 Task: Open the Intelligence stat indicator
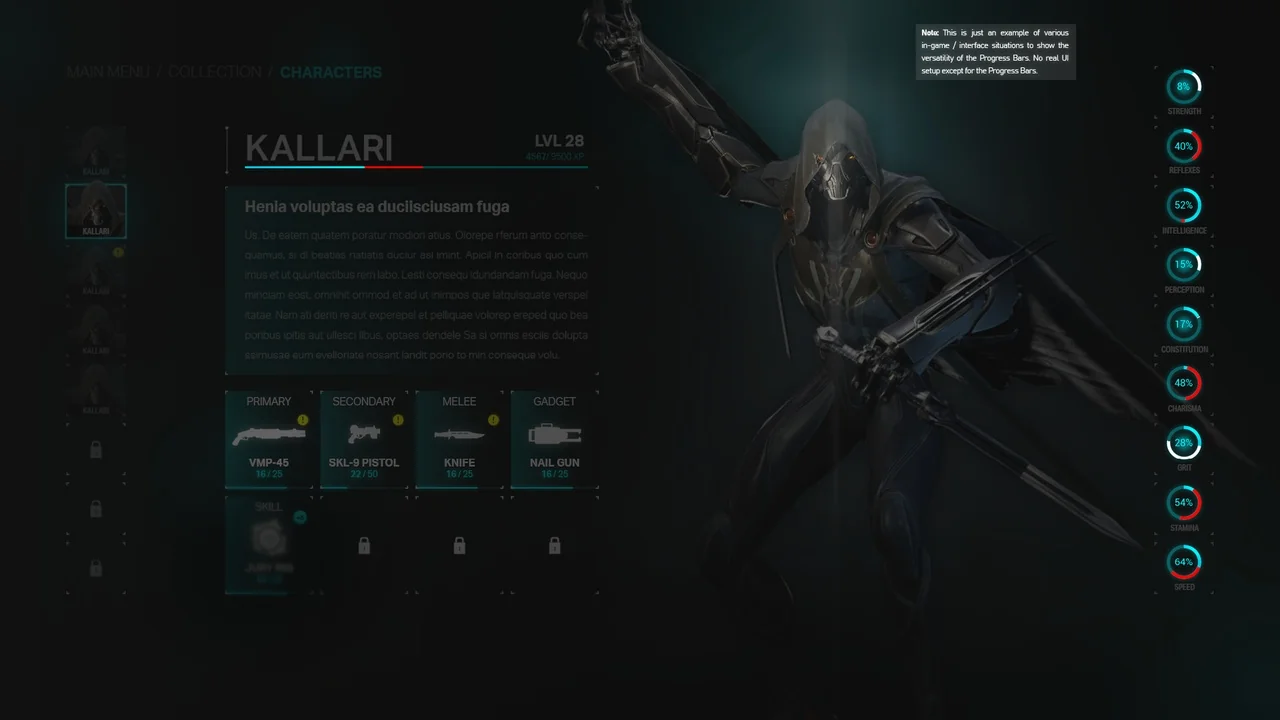click(x=1184, y=205)
